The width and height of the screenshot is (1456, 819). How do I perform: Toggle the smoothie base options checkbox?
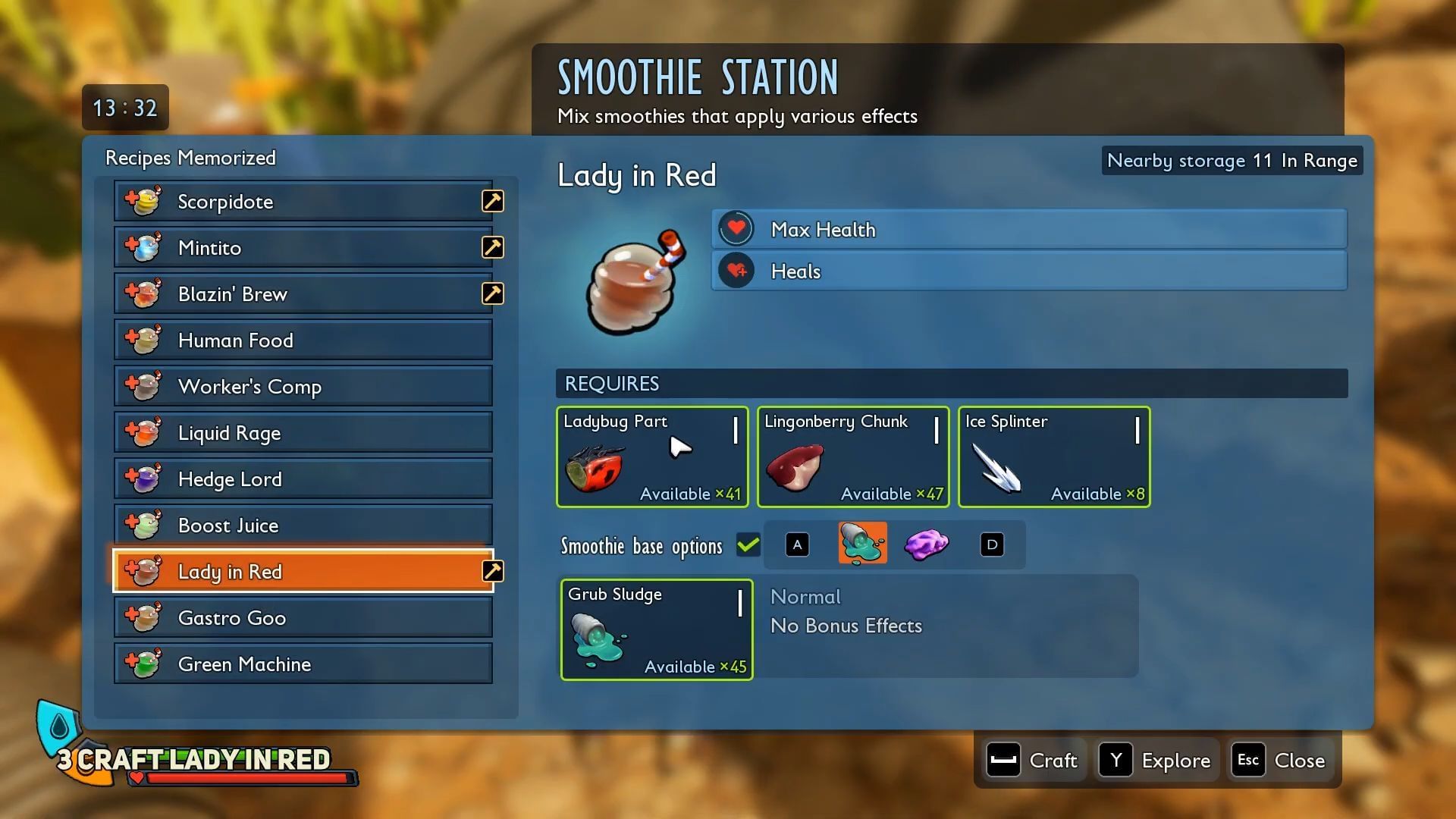click(x=748, y=545)
